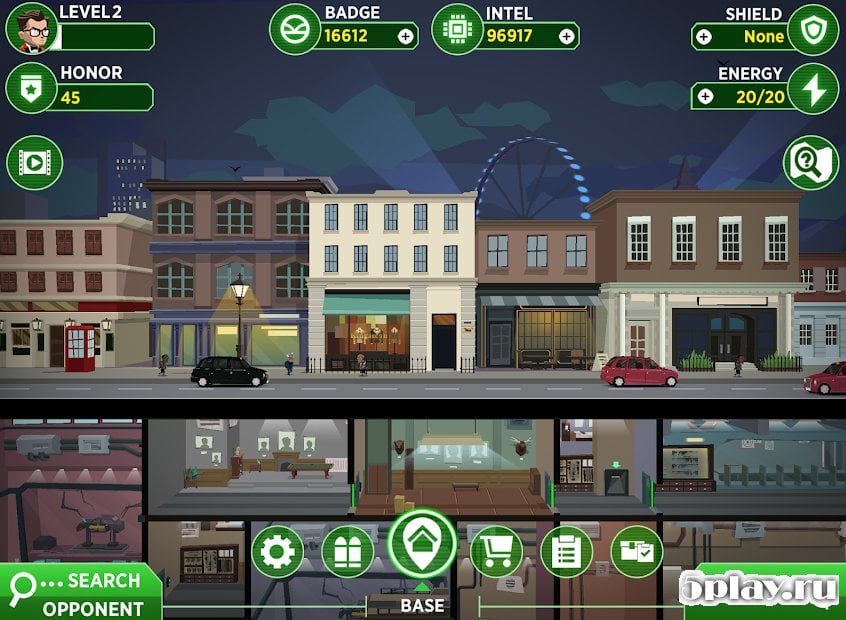Select the Base home button
The image size is (846, 620).
click(422, 544)
